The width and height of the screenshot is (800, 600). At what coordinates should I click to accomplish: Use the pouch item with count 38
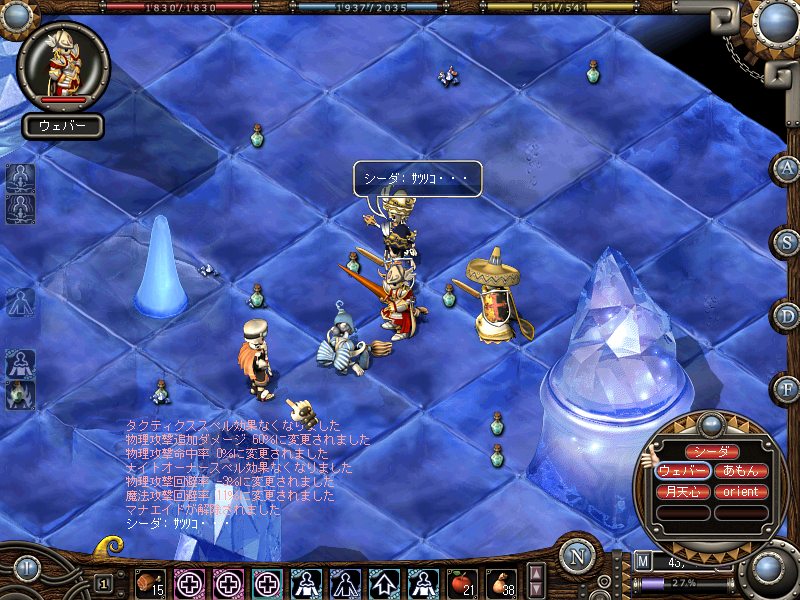tap(501, 582)
